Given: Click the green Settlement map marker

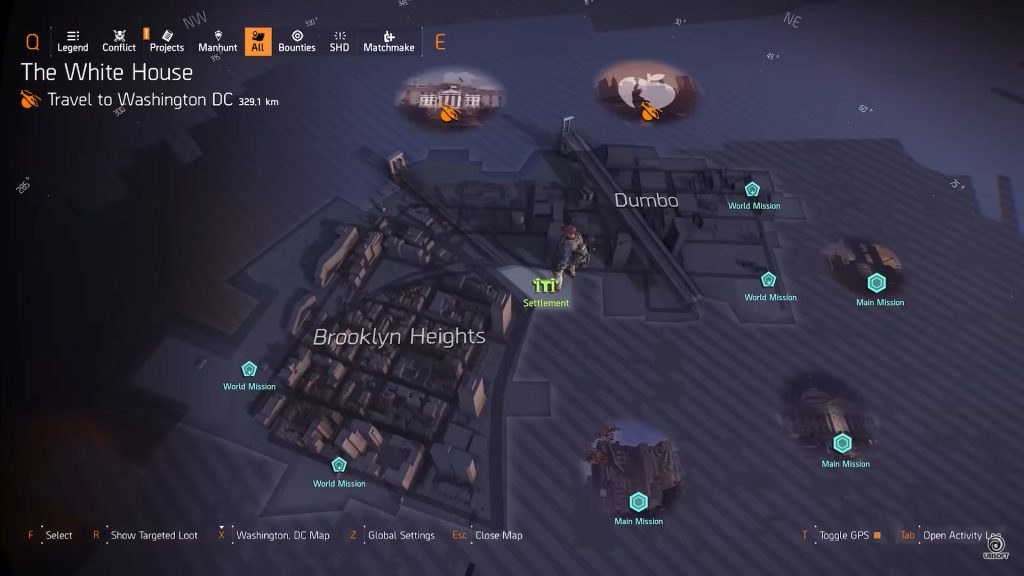Looking at the screenshot, I should tap(545, 288).
